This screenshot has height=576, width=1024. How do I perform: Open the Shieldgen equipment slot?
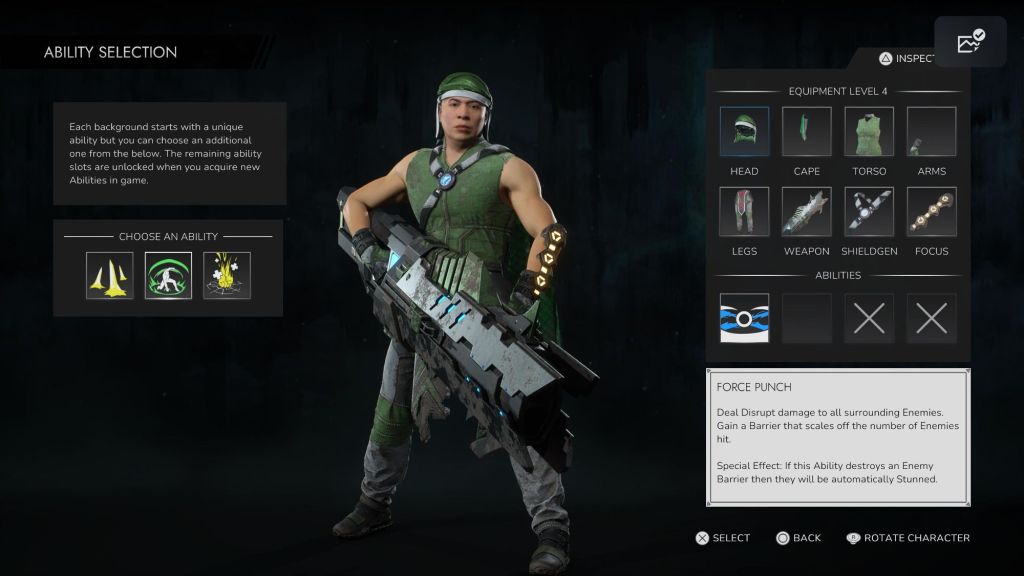click(x=869, y=212)
